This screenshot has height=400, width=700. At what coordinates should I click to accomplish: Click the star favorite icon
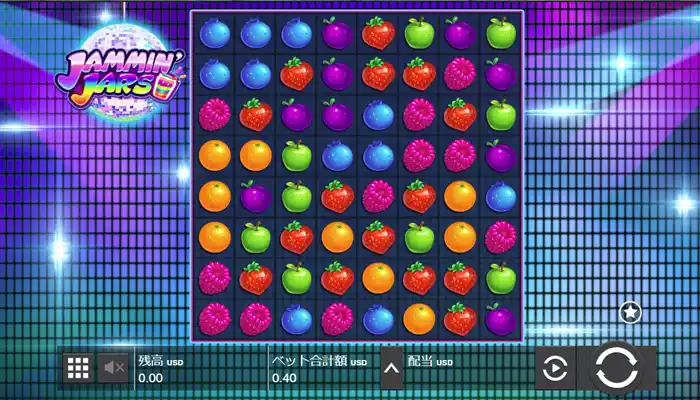click(630, 312)
